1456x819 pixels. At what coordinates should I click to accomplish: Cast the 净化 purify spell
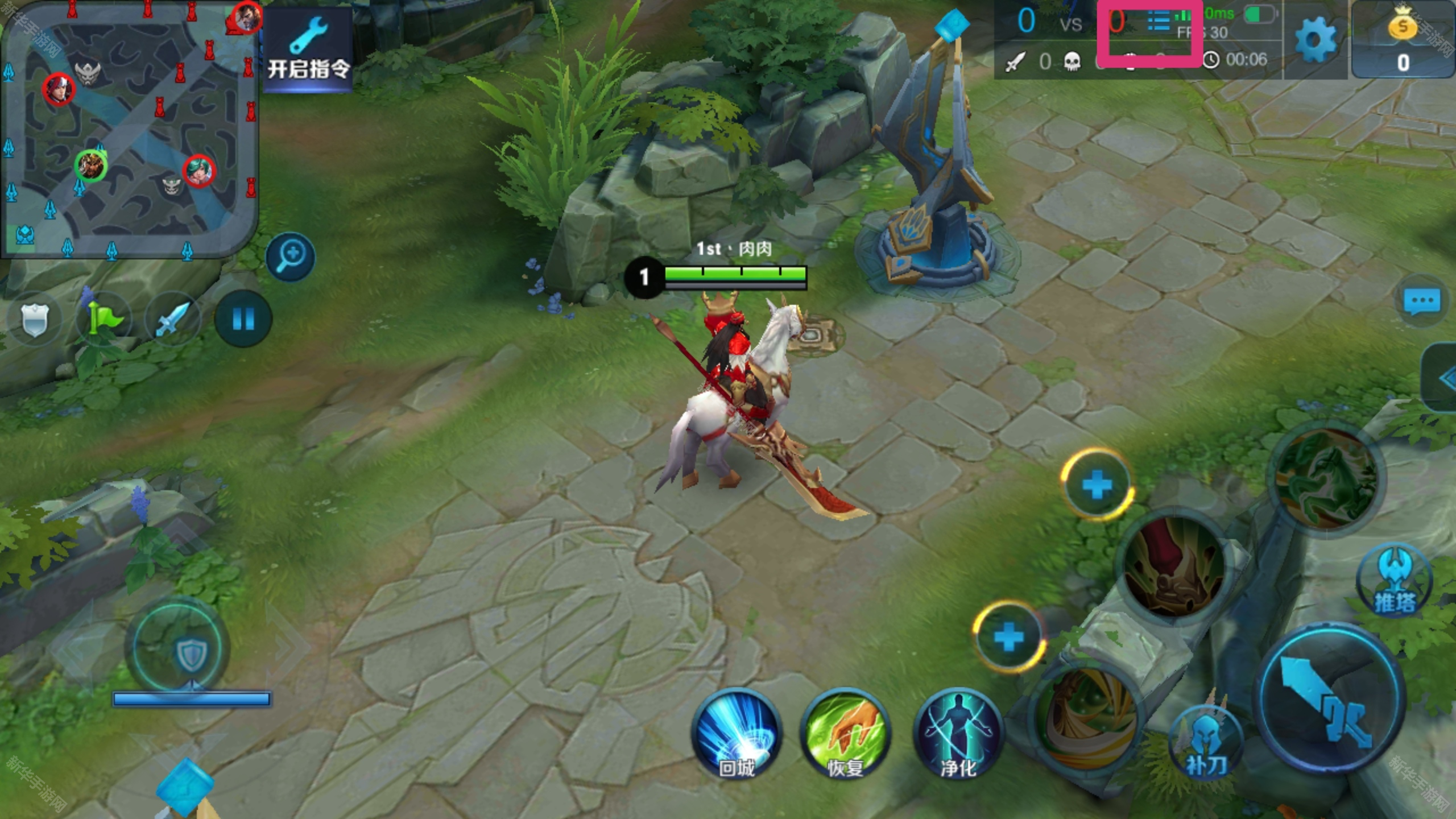[958, 733]
